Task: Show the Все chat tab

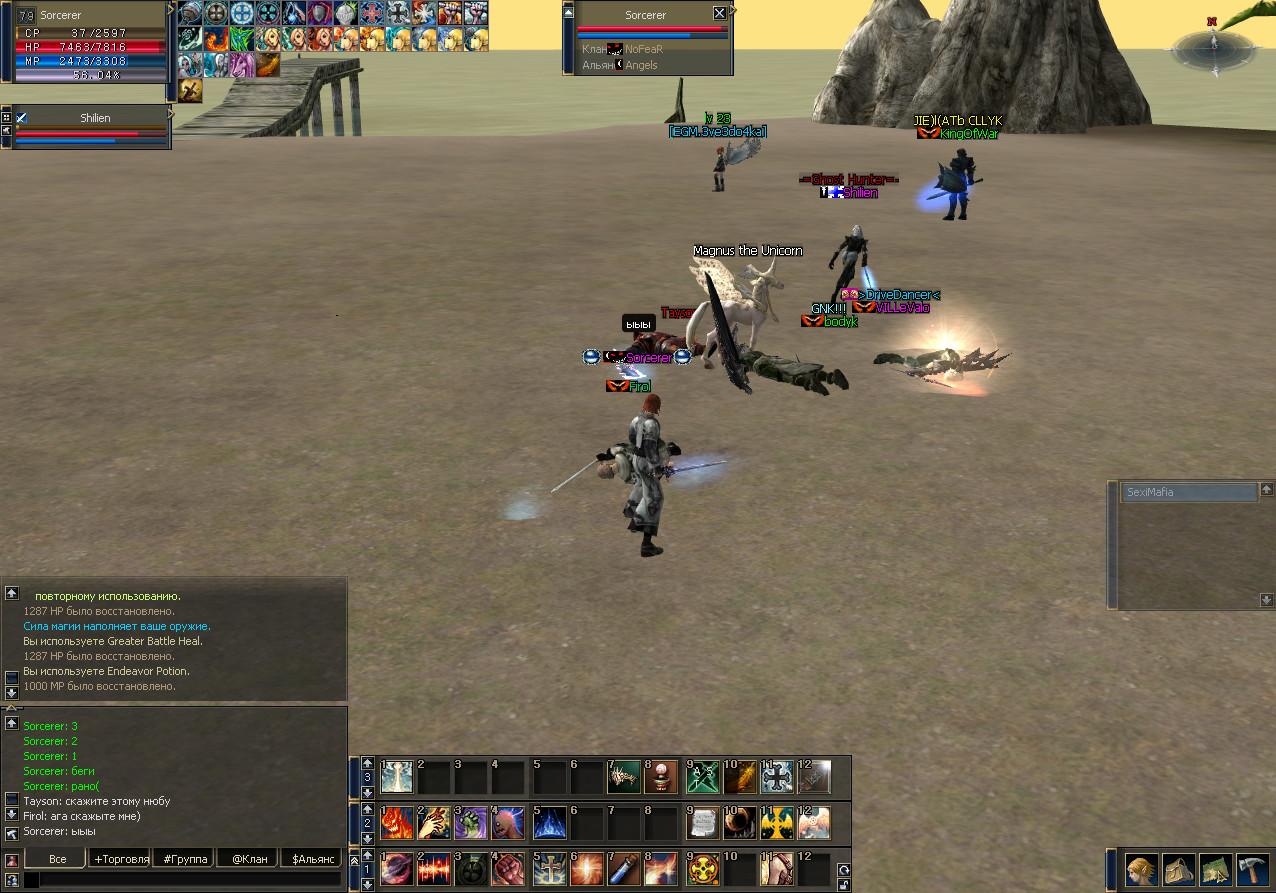Action: point(58,859)
